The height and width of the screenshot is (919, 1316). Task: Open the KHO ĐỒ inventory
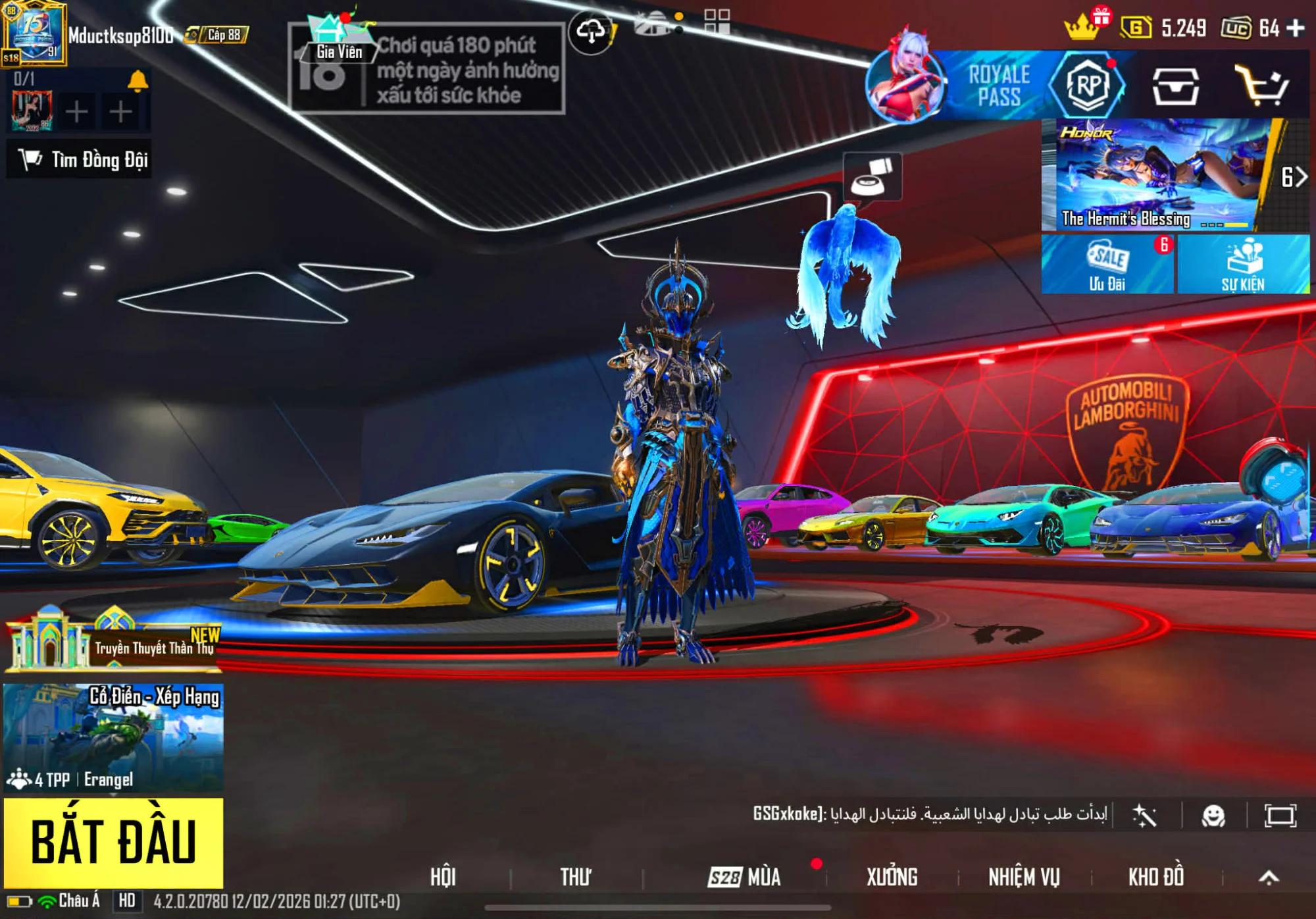tap(1156, 877)
